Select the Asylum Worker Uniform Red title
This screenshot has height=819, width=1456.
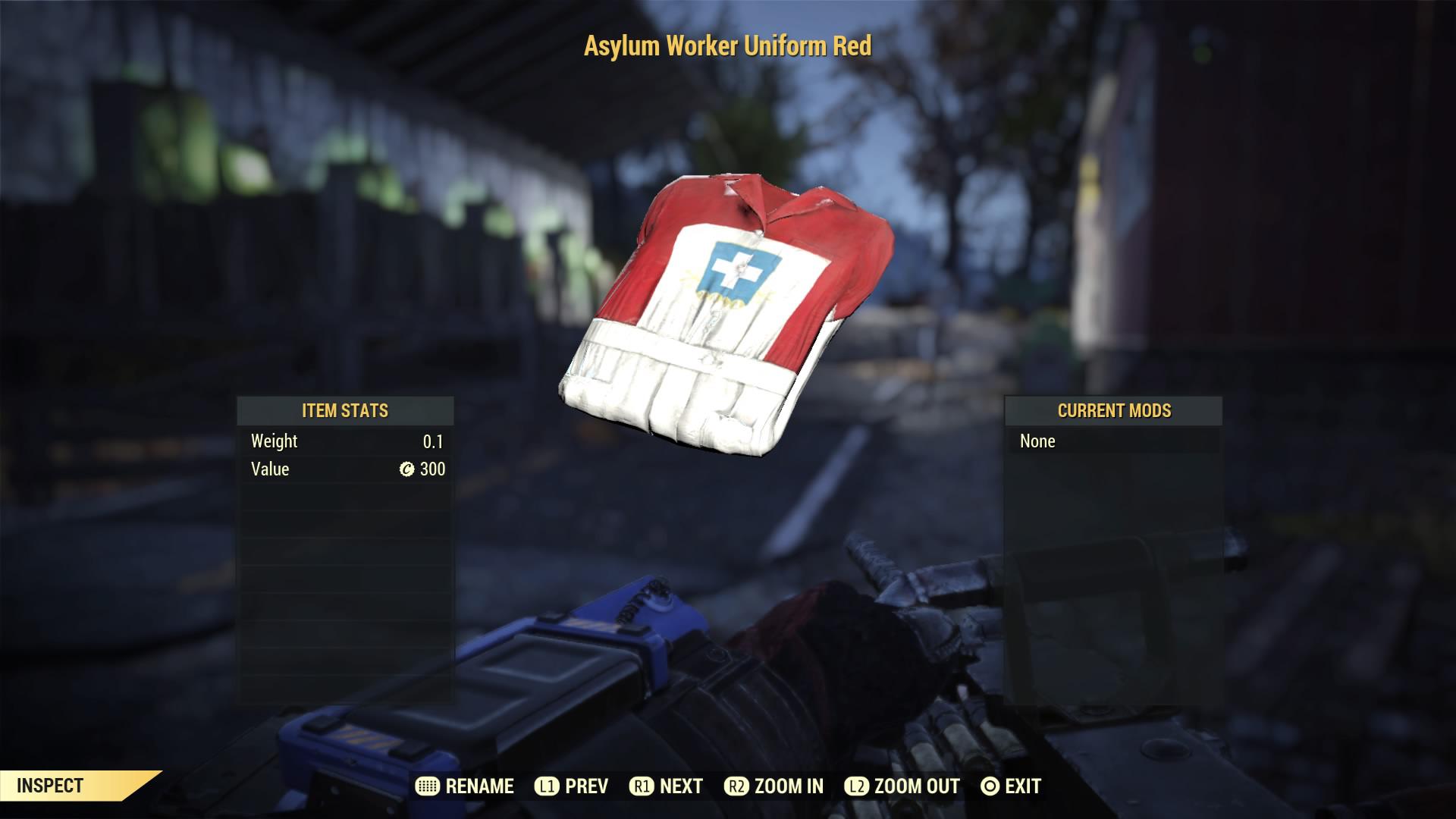(x=727, y=46)
